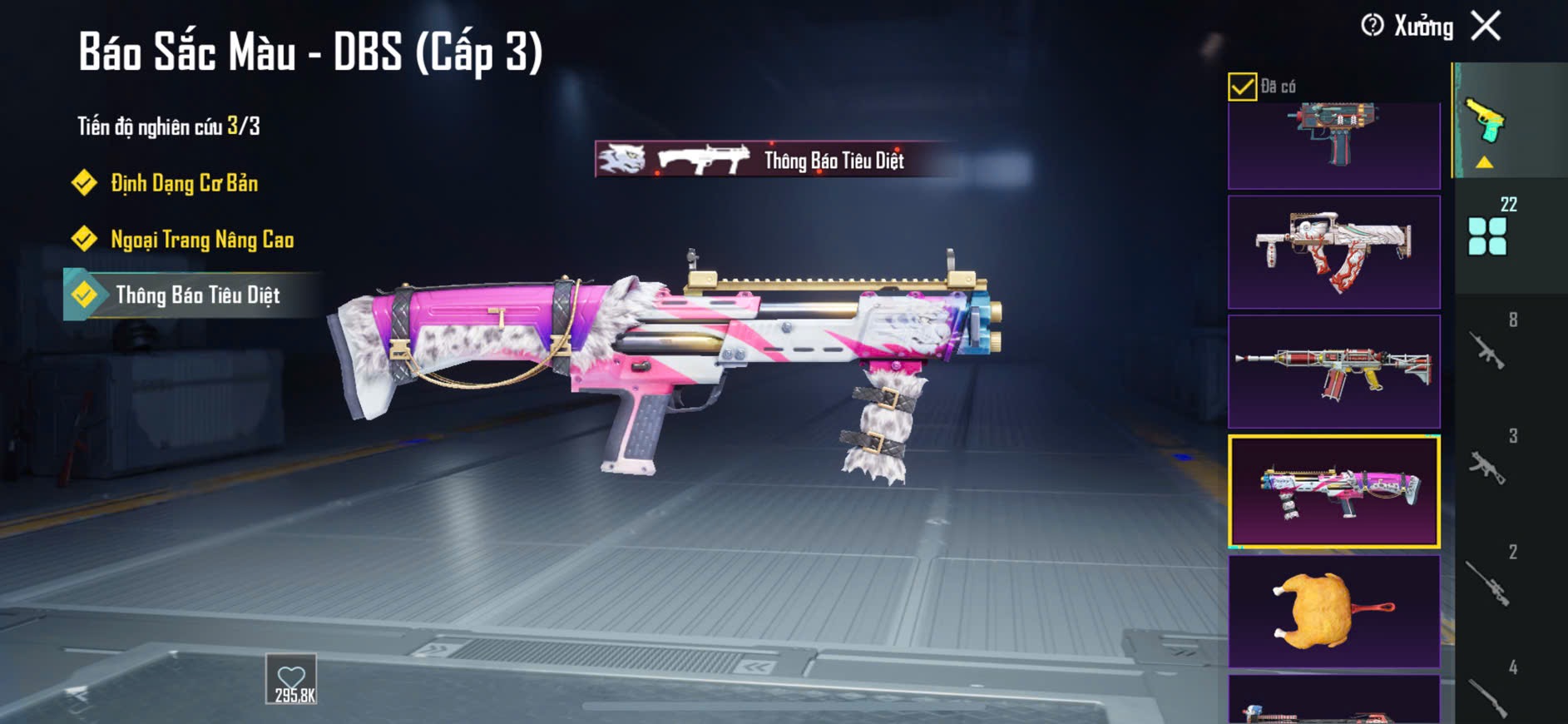Viewport: 1568px width, 724px height.
Task: Select the pink DBS skin thumbnail
Action: coord(1333,491)
